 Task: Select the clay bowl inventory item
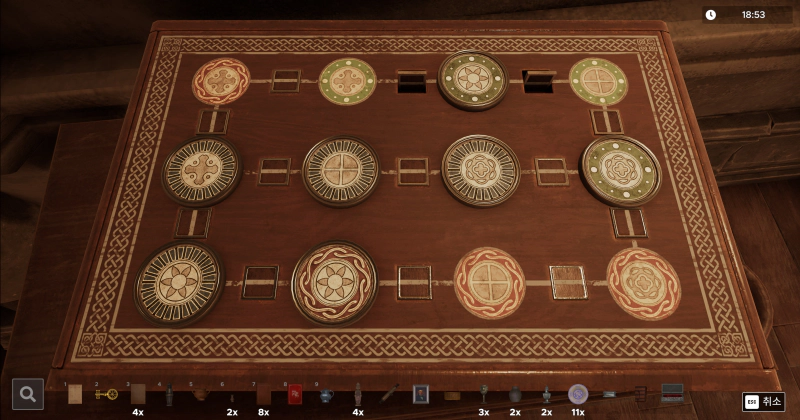click(200, 394)
